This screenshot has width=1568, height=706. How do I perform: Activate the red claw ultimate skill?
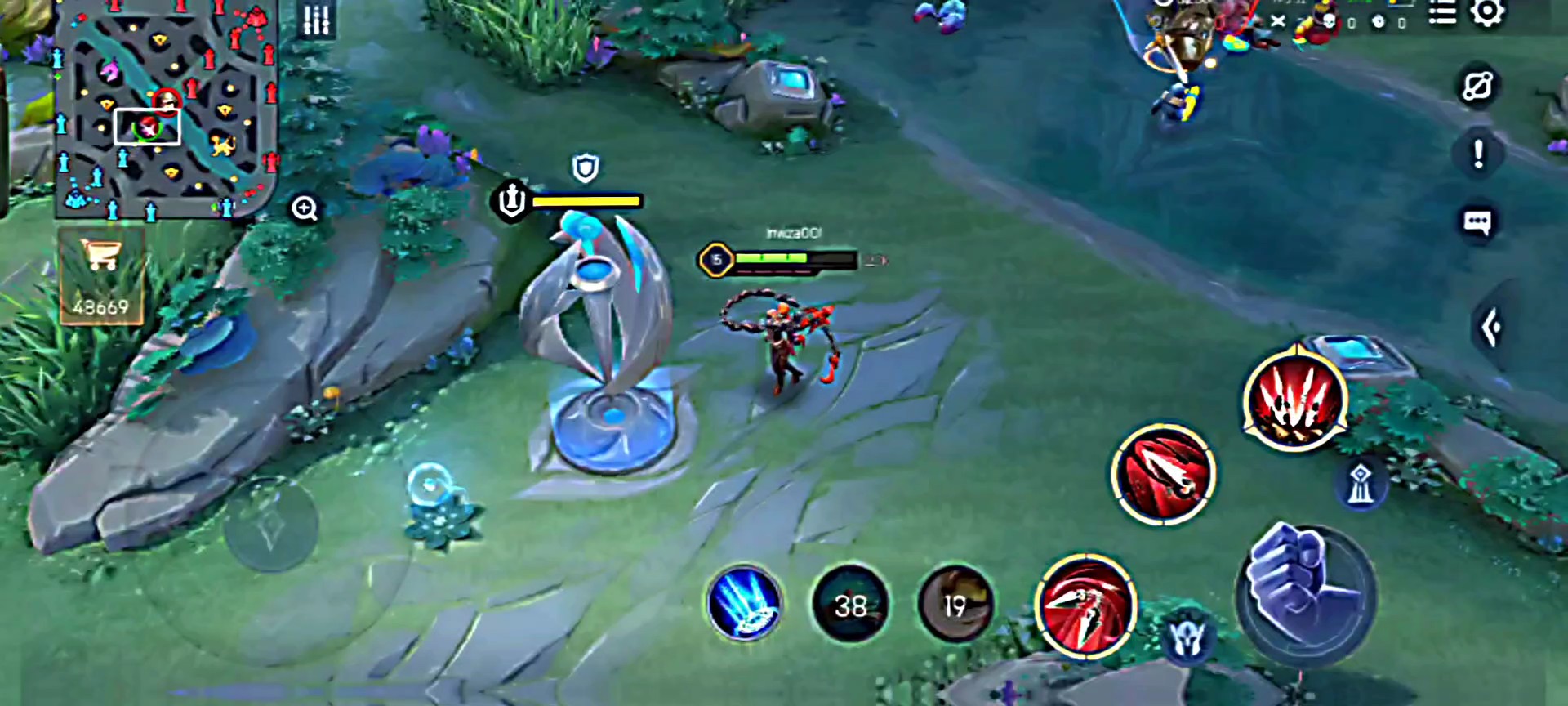(x=1295, y=400)
